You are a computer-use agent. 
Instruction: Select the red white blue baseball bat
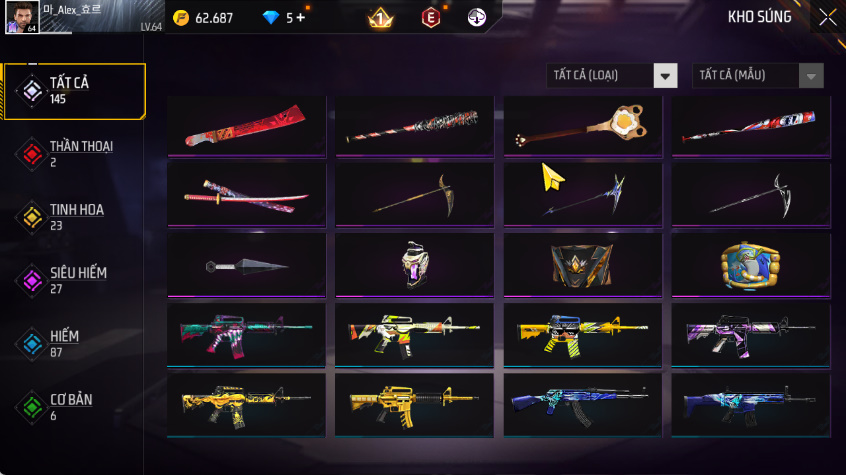[x=750, y=126]
